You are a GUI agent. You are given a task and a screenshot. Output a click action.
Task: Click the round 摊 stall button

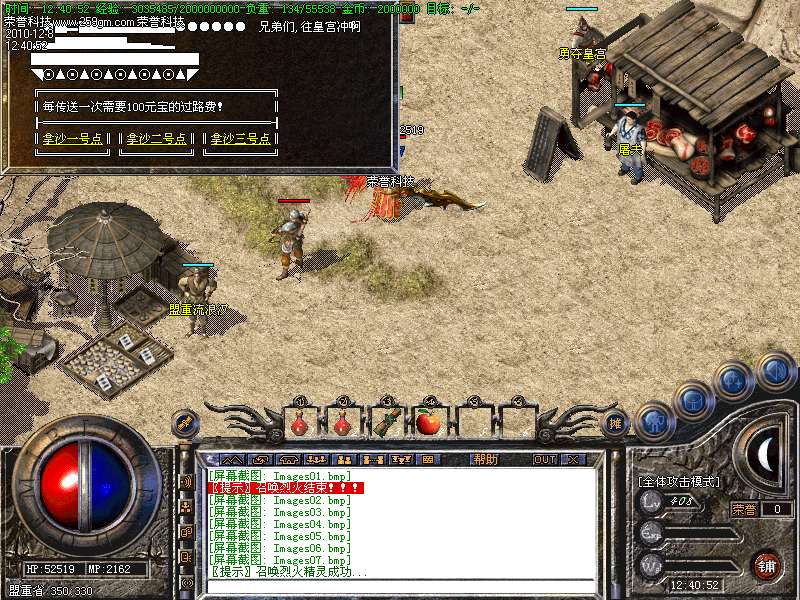pos(617,424)
